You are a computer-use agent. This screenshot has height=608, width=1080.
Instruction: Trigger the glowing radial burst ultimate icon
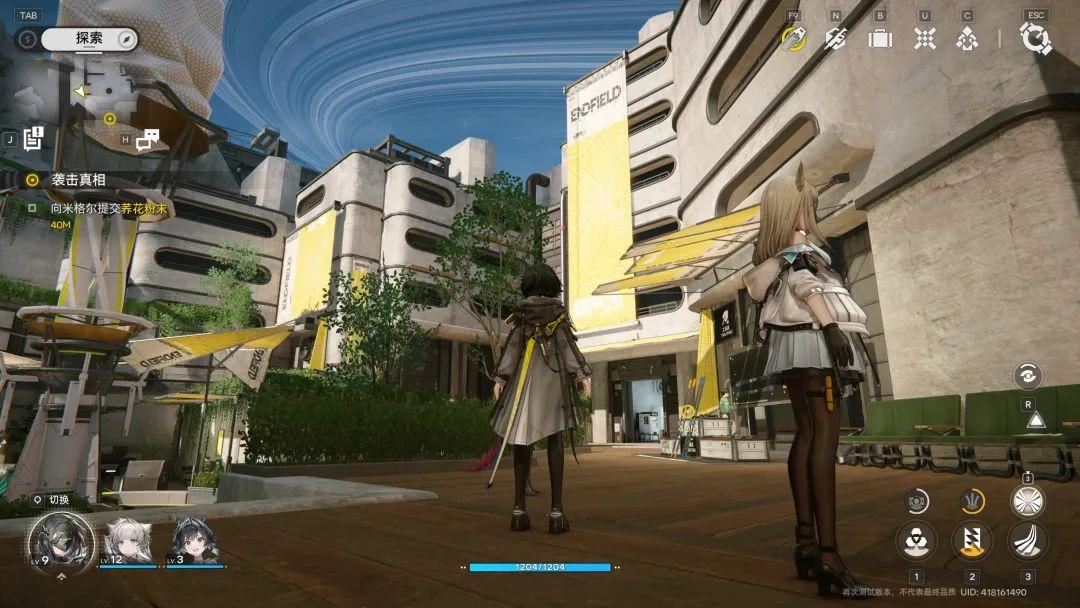1027,500
